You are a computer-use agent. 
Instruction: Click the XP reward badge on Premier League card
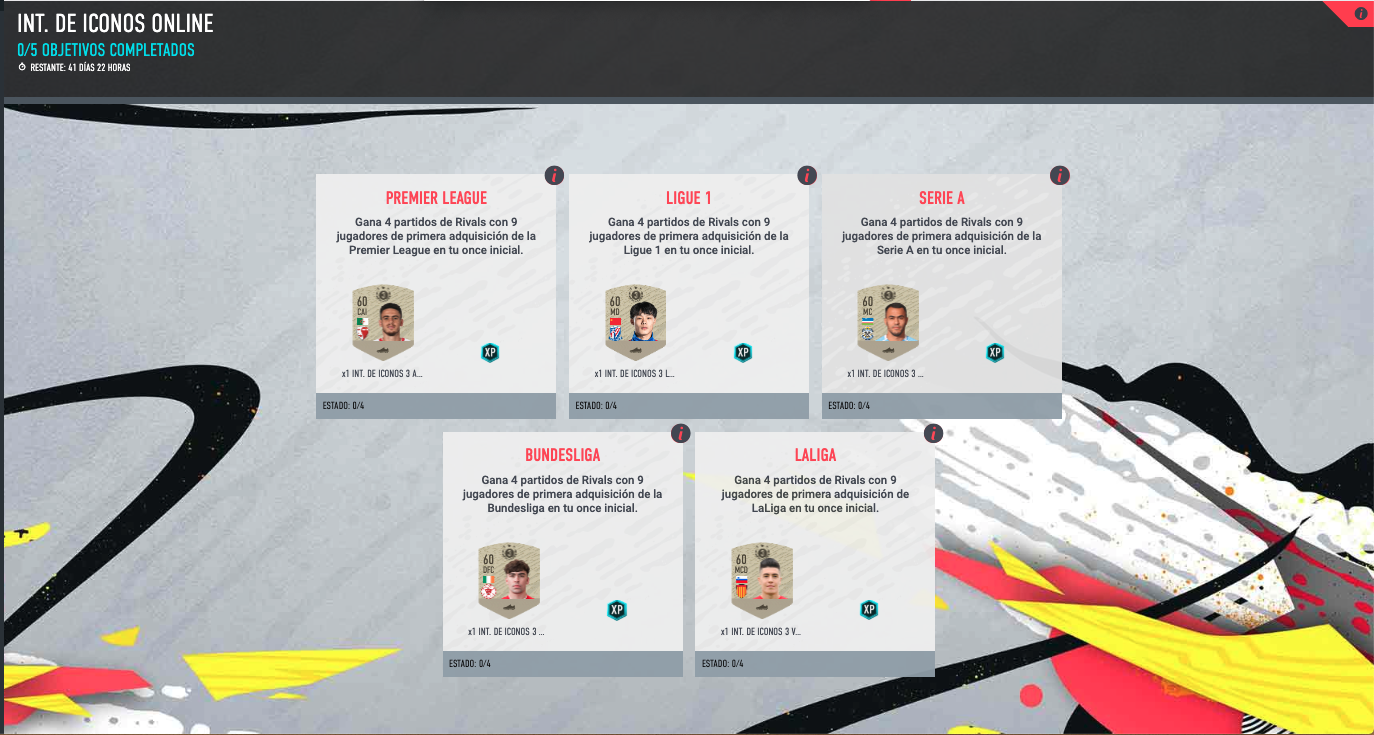(489, 352)
